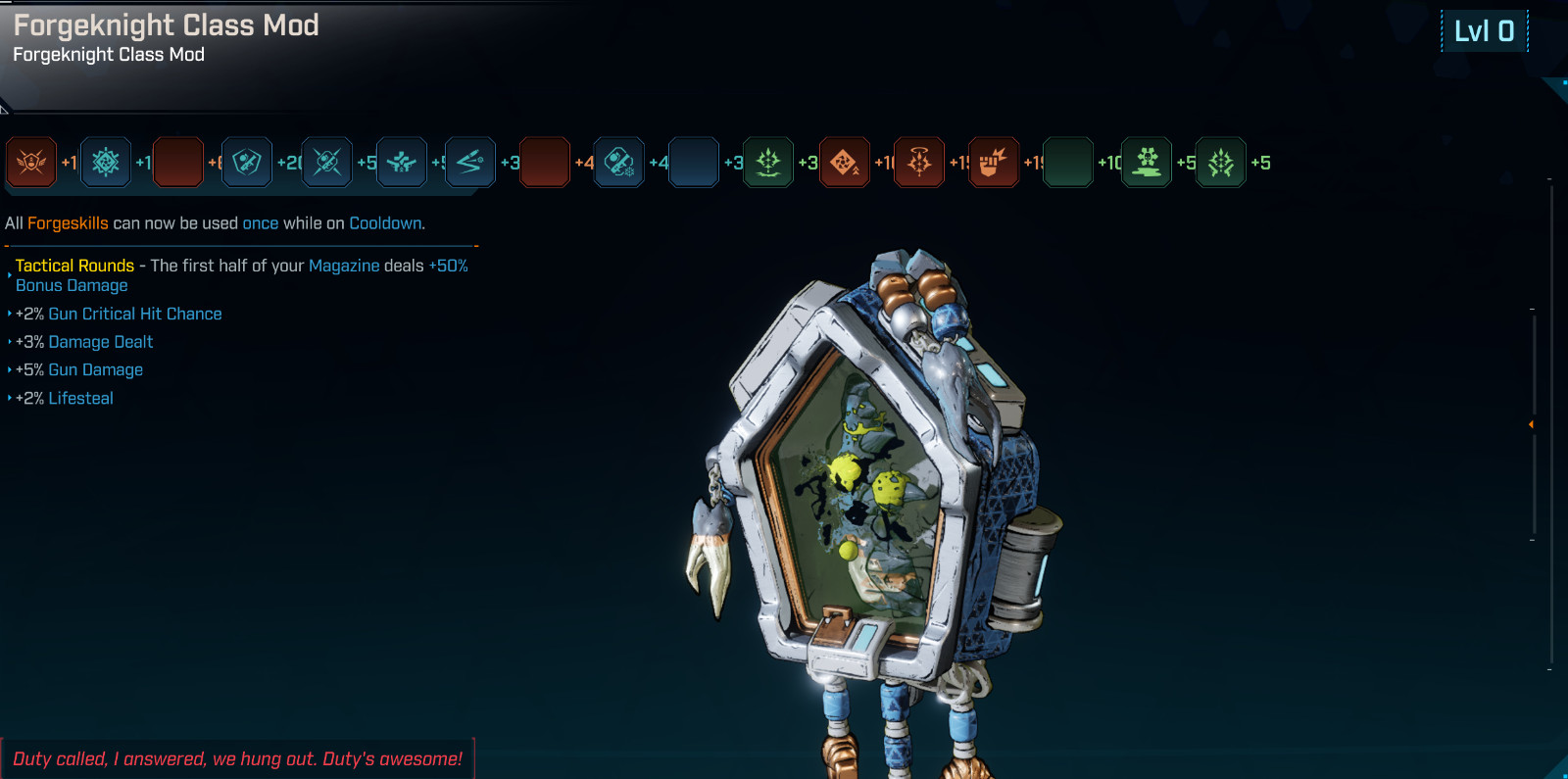
Task: Click the blue gun with snowflake icon
Action: [x=619, y=163]
